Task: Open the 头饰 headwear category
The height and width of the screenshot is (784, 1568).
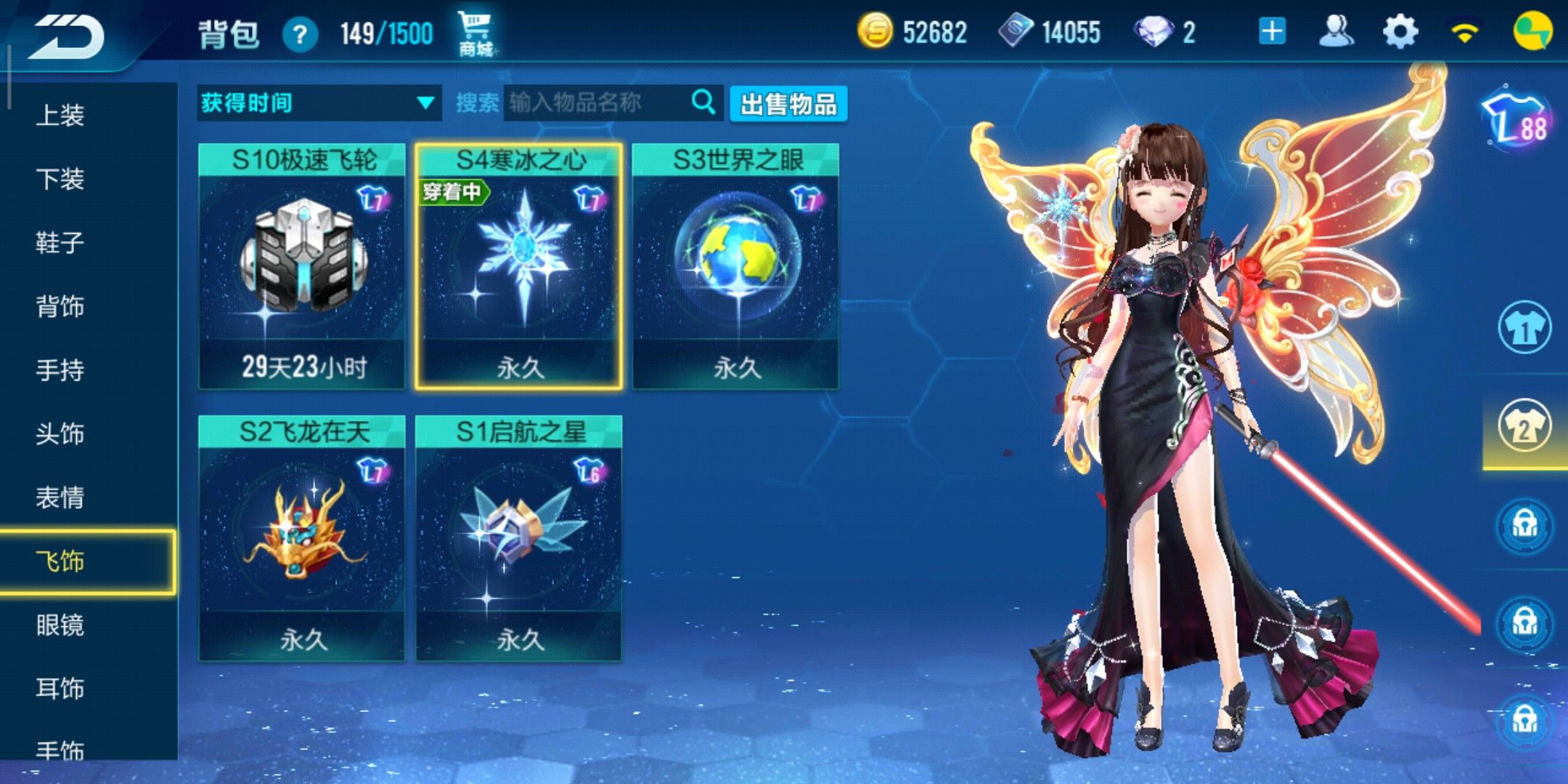Action: (x=60, y=434)
